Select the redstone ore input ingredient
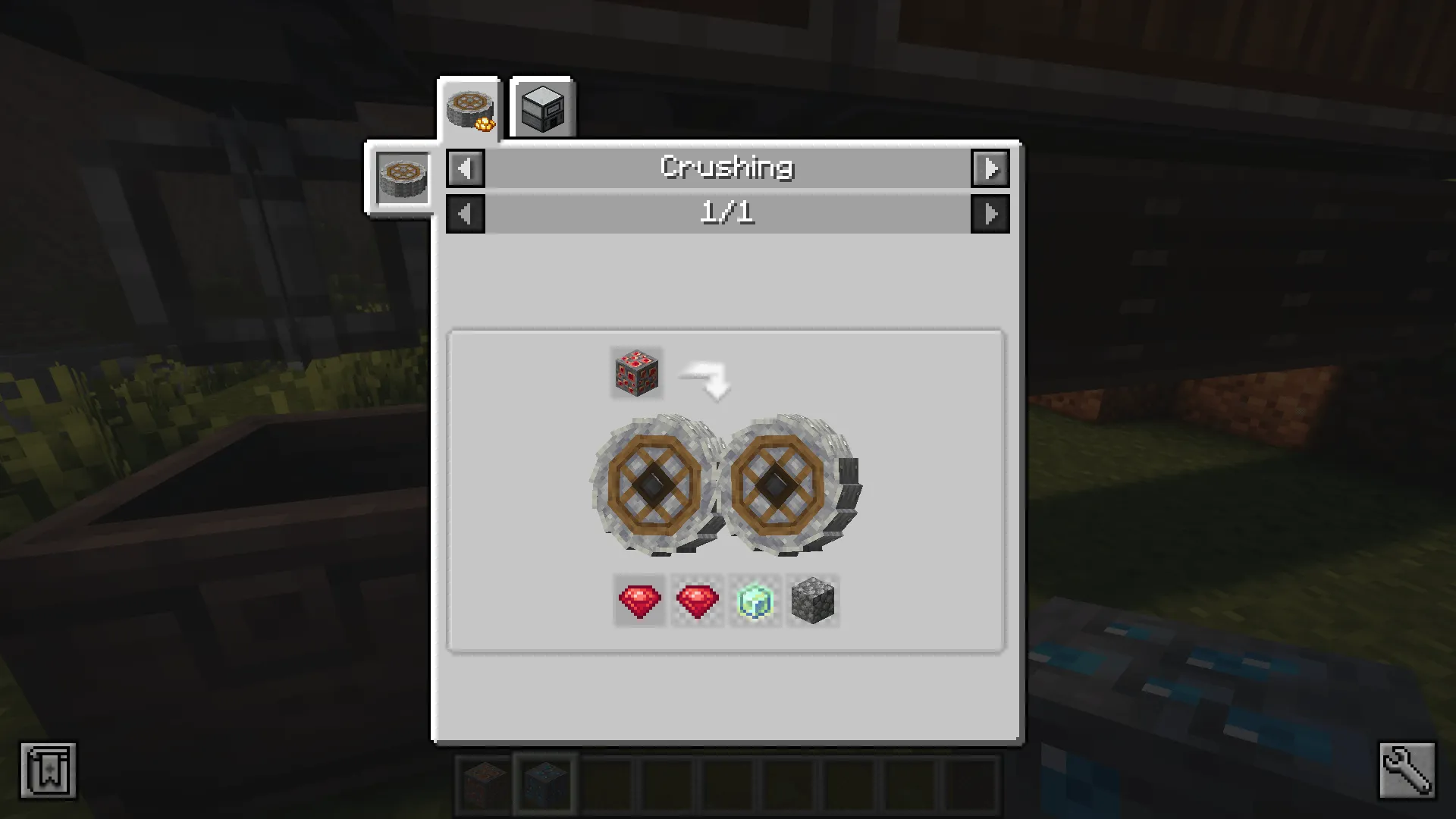This screenshot has height=819, width=1456. point(636,372)
